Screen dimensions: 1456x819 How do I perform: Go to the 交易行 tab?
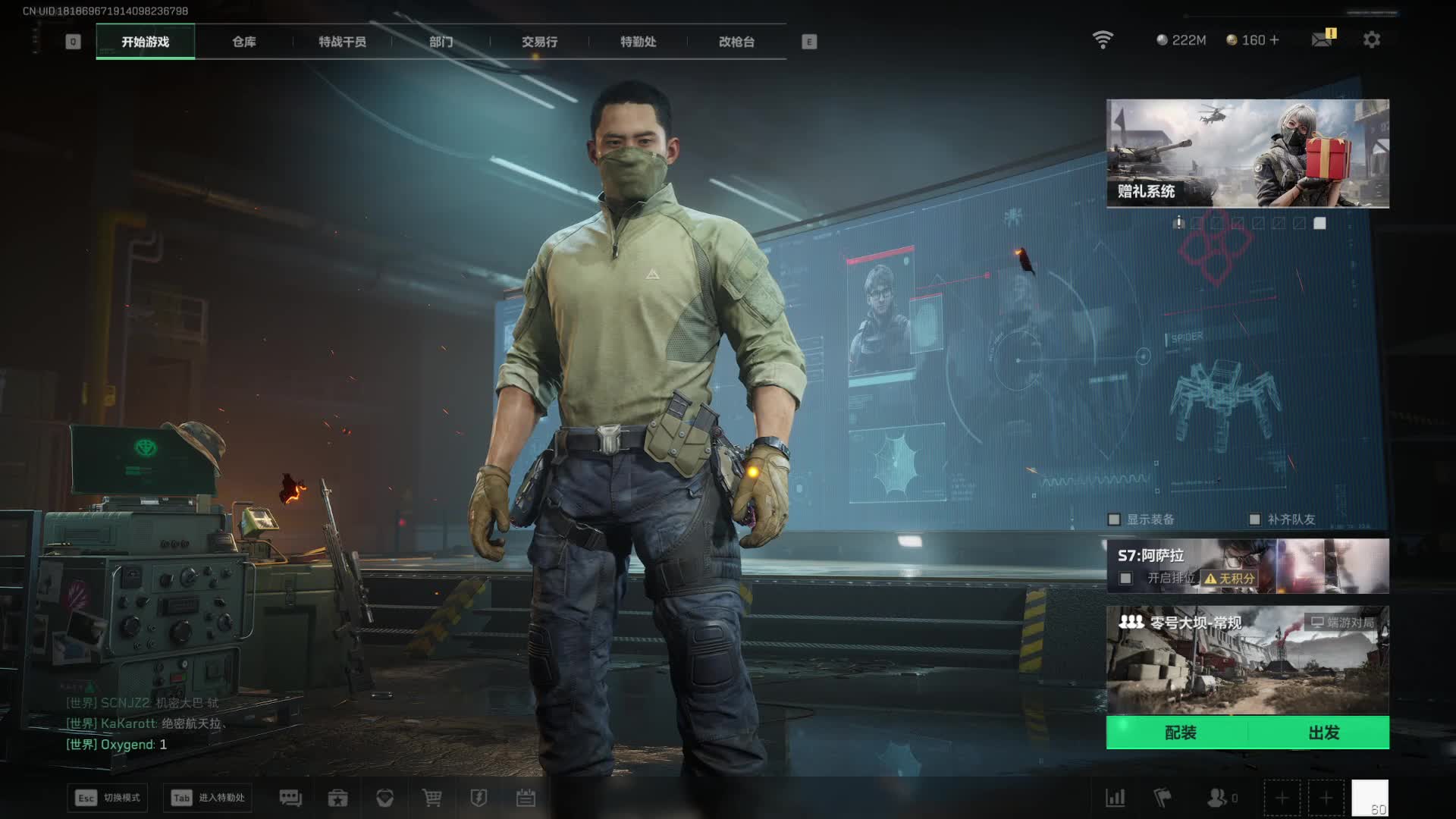coord(539,42)
